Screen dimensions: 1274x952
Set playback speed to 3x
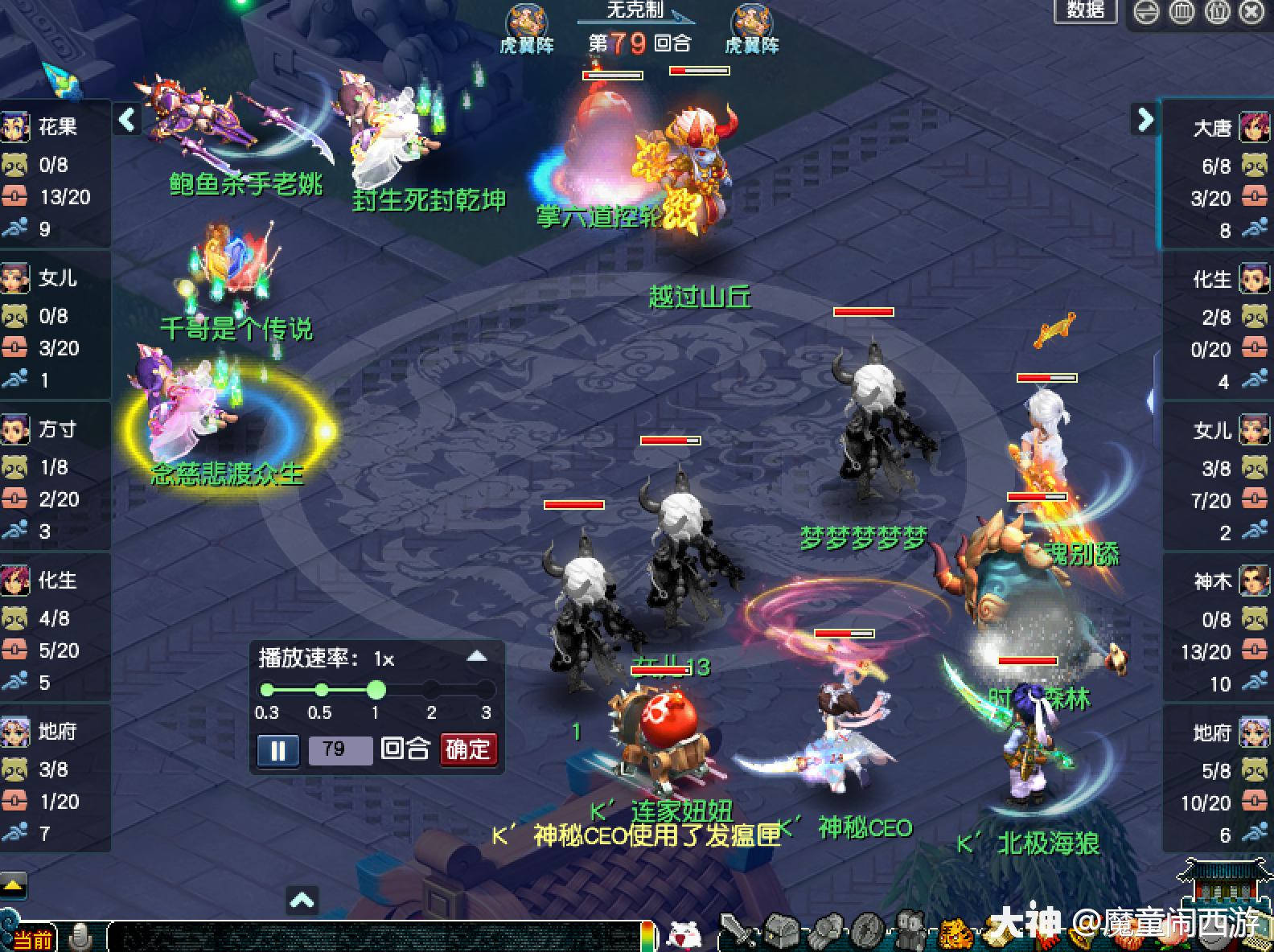coord(485,690)
